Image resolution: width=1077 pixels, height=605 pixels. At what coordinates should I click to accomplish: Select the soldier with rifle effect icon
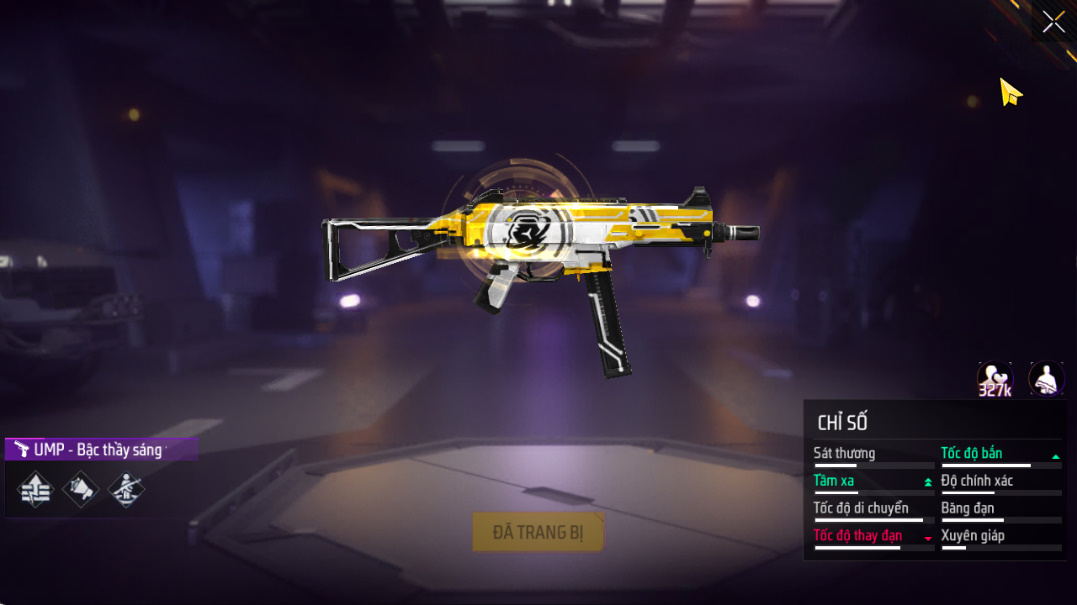(126, 489)
